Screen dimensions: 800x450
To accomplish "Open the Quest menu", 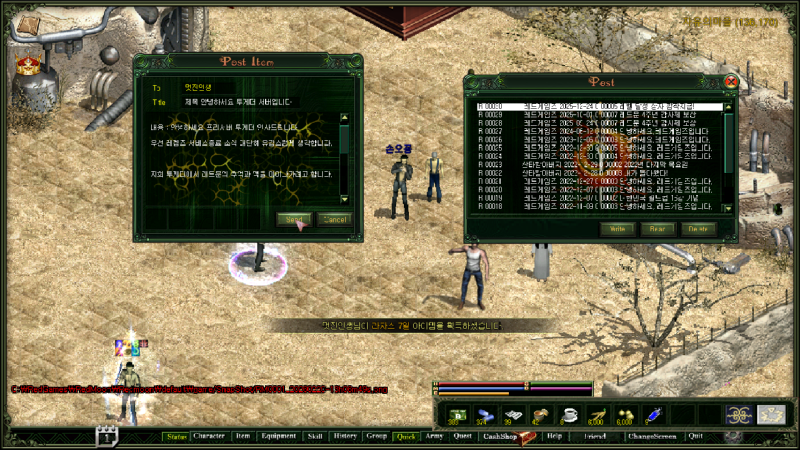I will pyautogui.click(x=462, y=437).
